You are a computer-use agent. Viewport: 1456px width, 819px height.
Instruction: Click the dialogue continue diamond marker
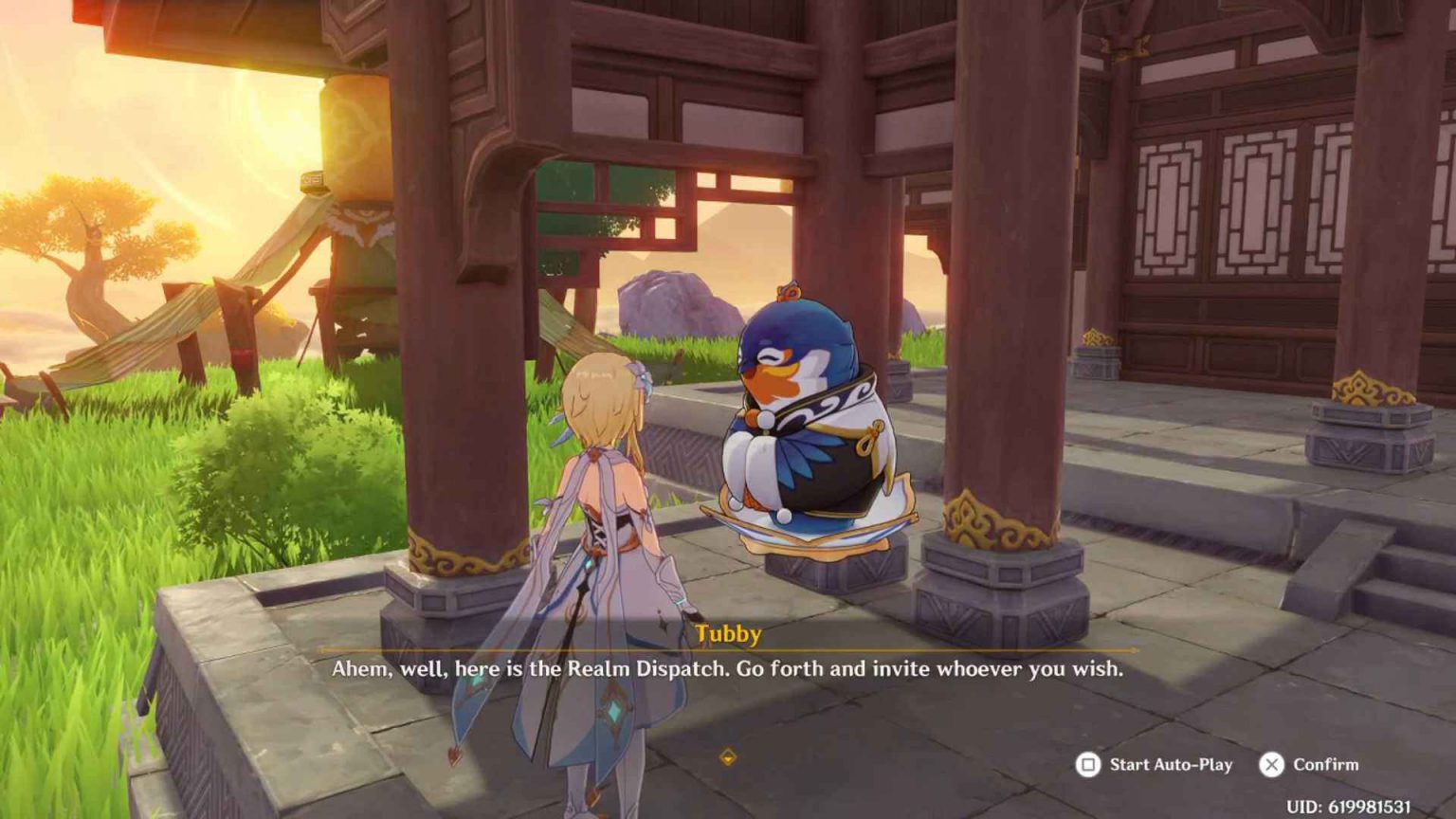(727, 756)
